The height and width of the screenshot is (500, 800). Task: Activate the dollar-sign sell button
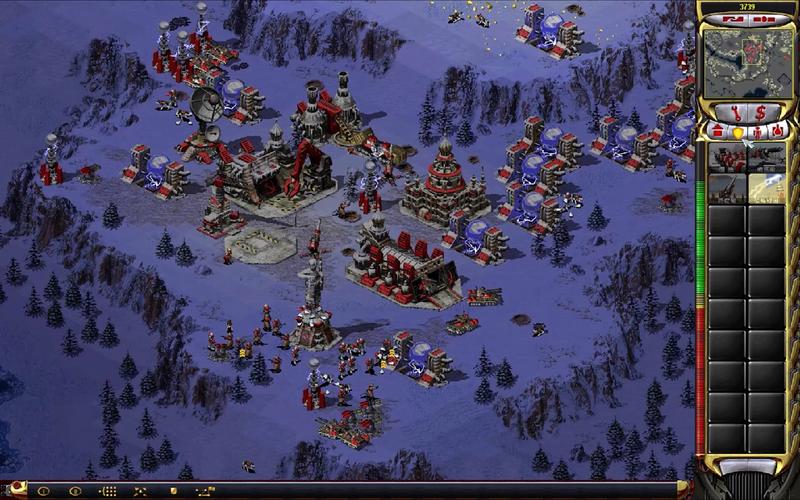(x=760, y=111)
